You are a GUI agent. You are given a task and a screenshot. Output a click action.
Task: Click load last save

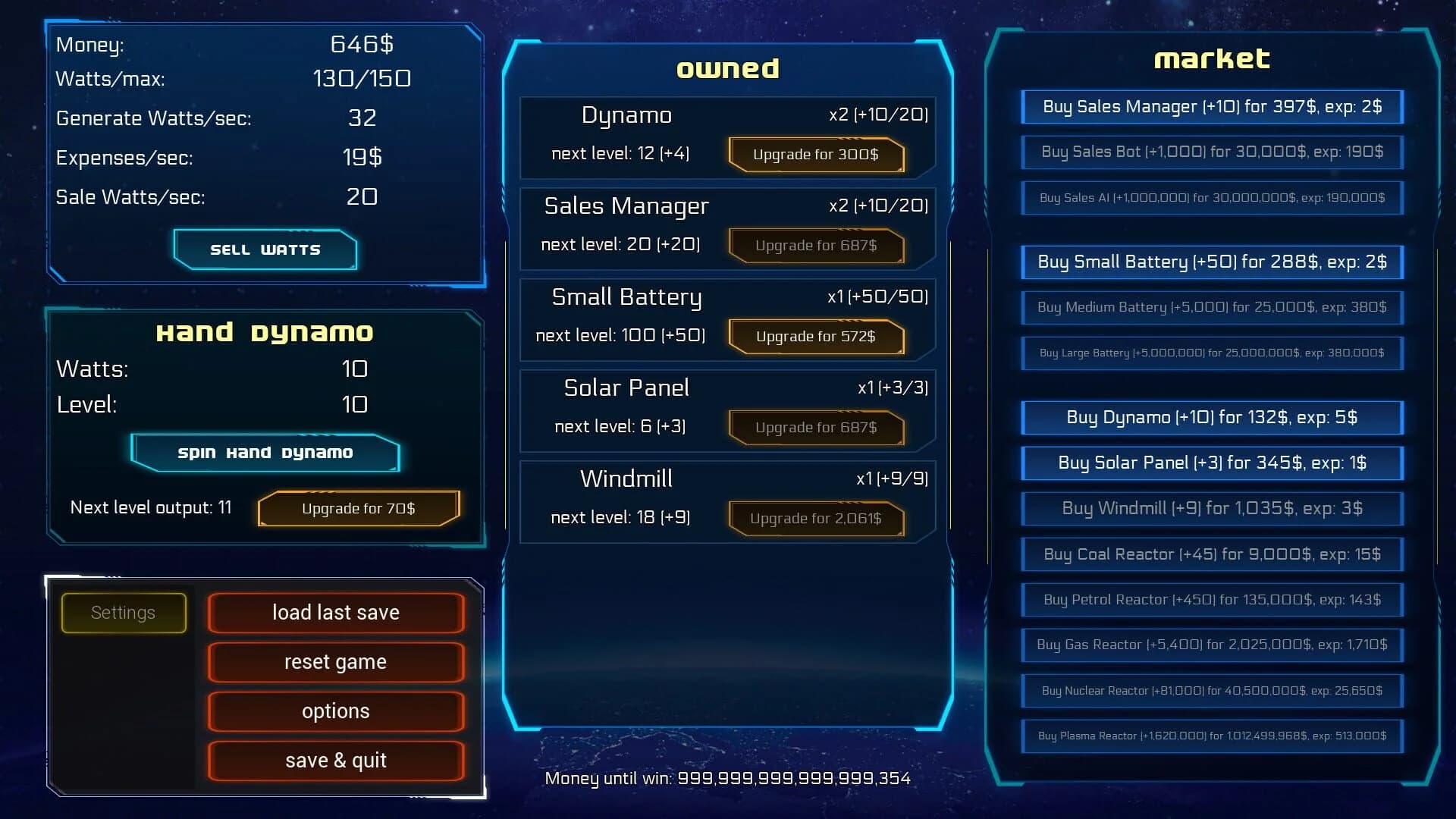click(336, 612)
